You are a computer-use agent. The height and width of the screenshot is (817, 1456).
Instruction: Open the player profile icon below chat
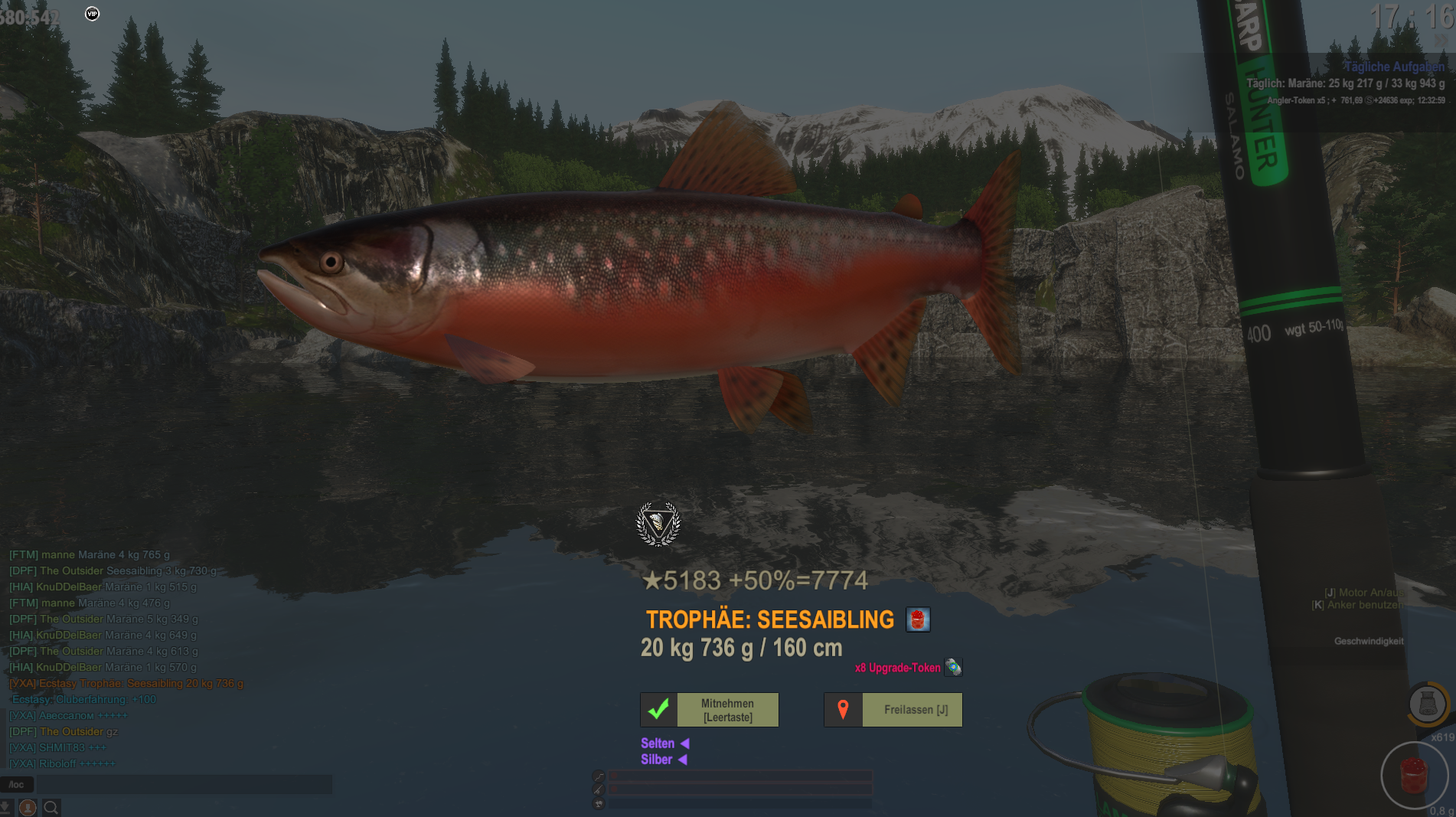pos(28,807)
